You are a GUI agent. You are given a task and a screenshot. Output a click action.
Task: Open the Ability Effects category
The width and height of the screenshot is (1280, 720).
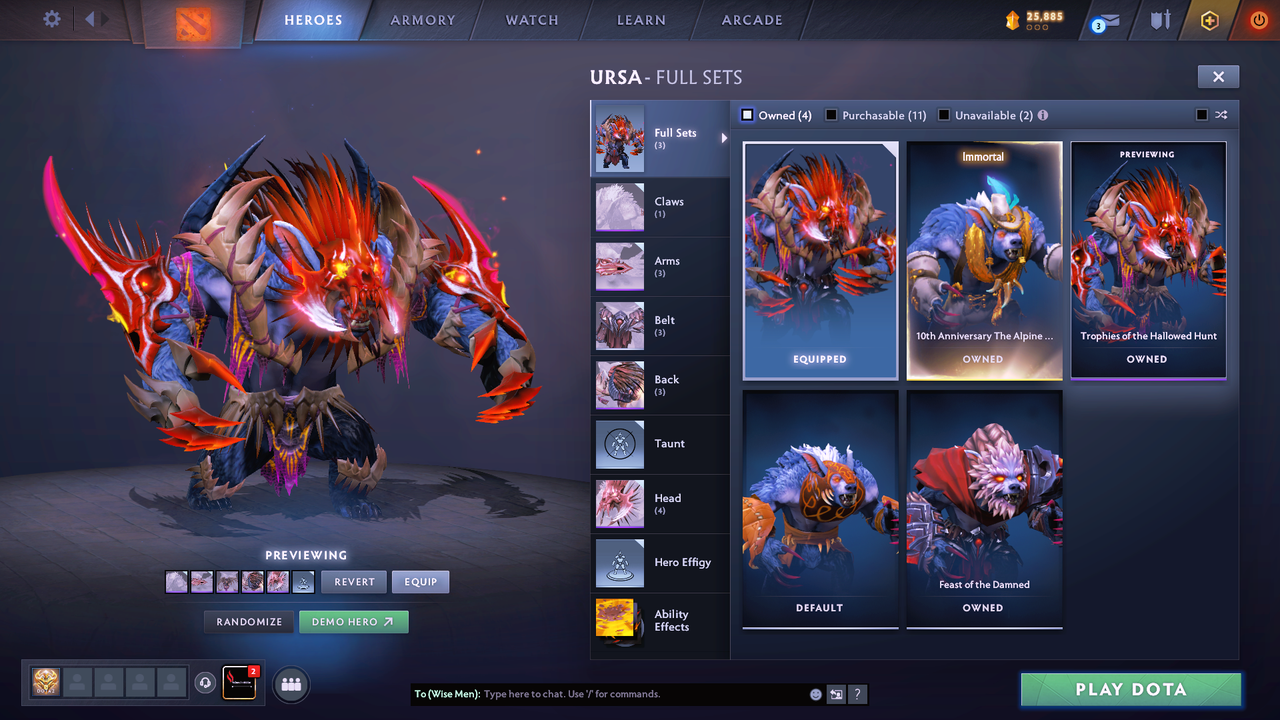click(660, 621)
